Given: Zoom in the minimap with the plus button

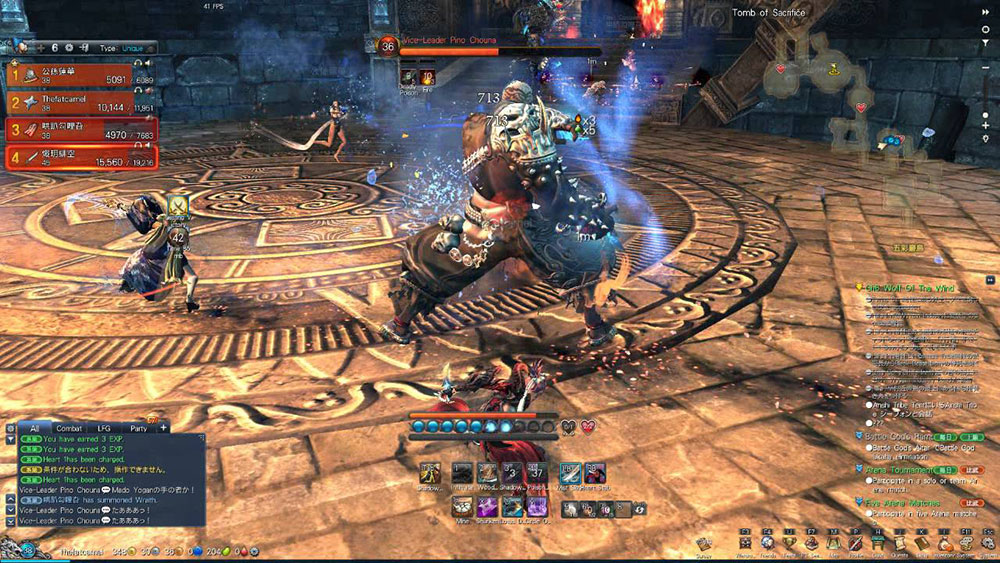Looking at the screenshot, I should 986,125.
